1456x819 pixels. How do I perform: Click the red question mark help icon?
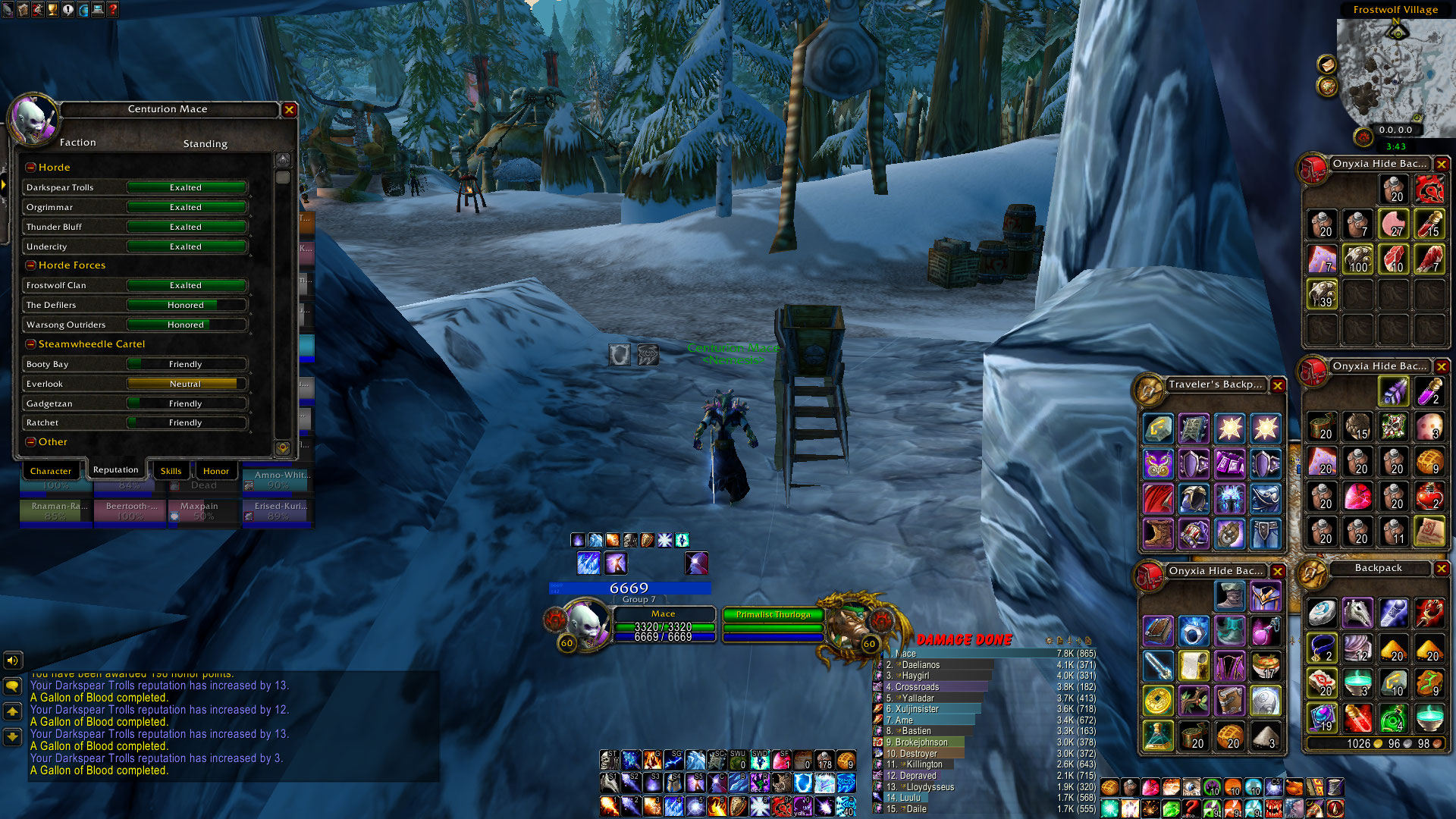click(x=113, y=10)
